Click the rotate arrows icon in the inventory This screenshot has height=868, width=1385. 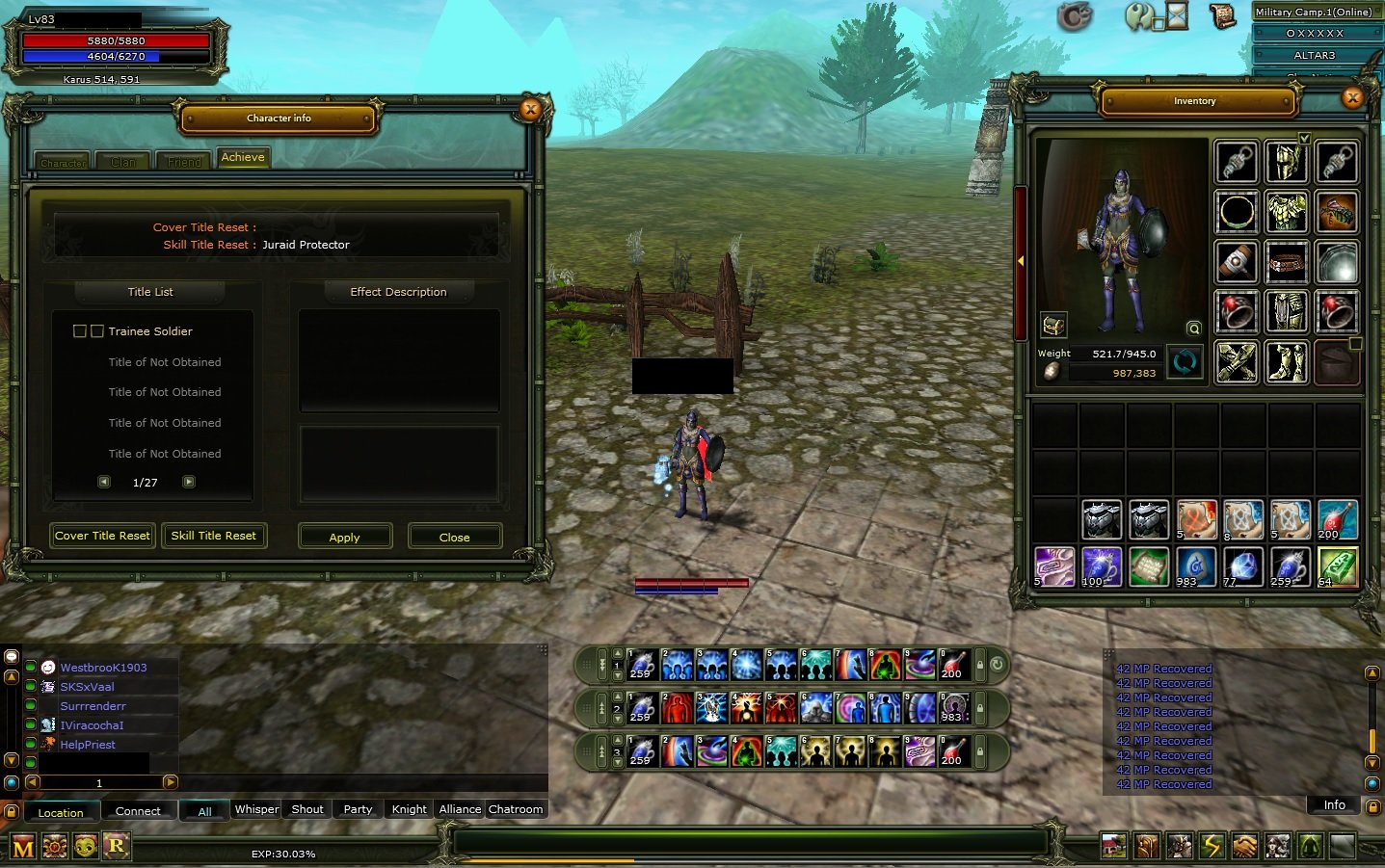pyautogui.click(x=1185, y=363)
